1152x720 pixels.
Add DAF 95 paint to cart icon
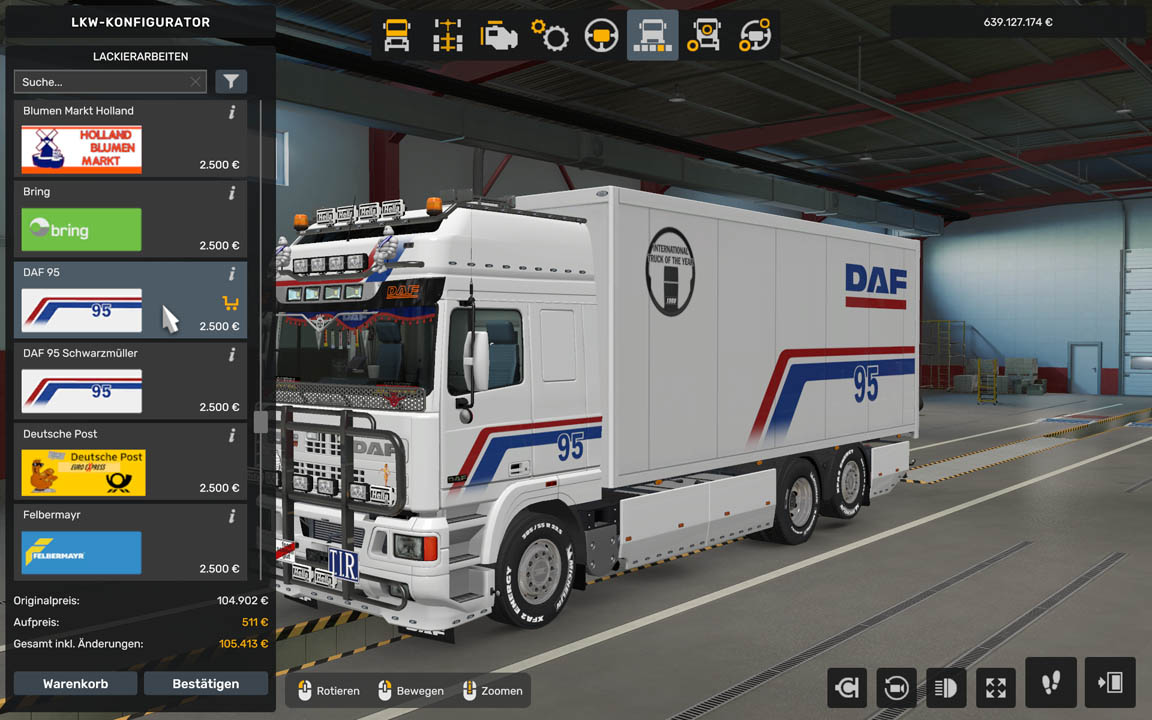pos(230,303)
